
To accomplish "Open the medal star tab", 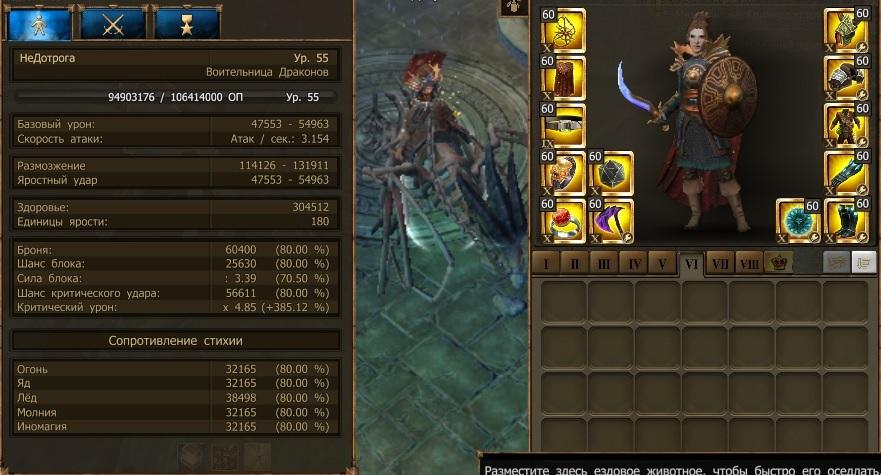I will (187, 22).
